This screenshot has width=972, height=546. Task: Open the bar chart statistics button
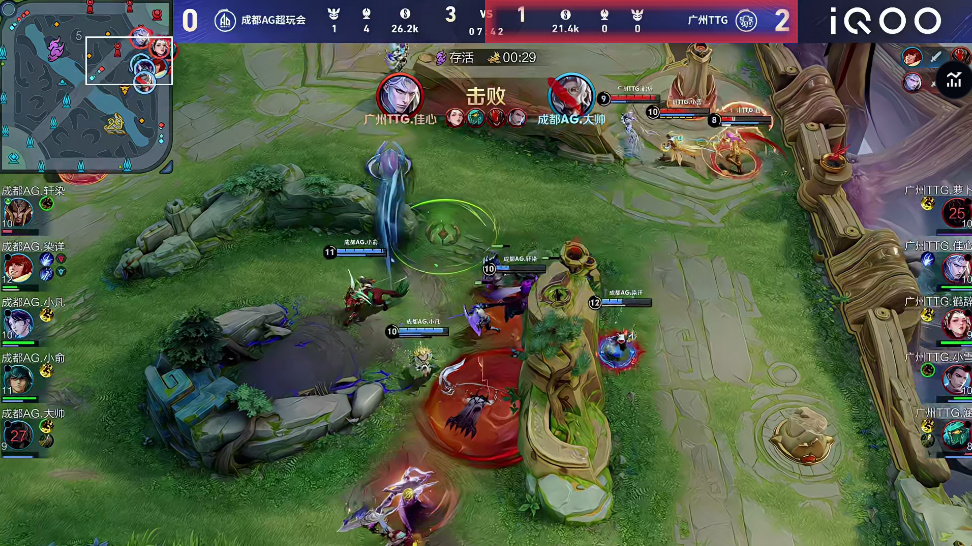pyautogui.click(x=943, y=82)
